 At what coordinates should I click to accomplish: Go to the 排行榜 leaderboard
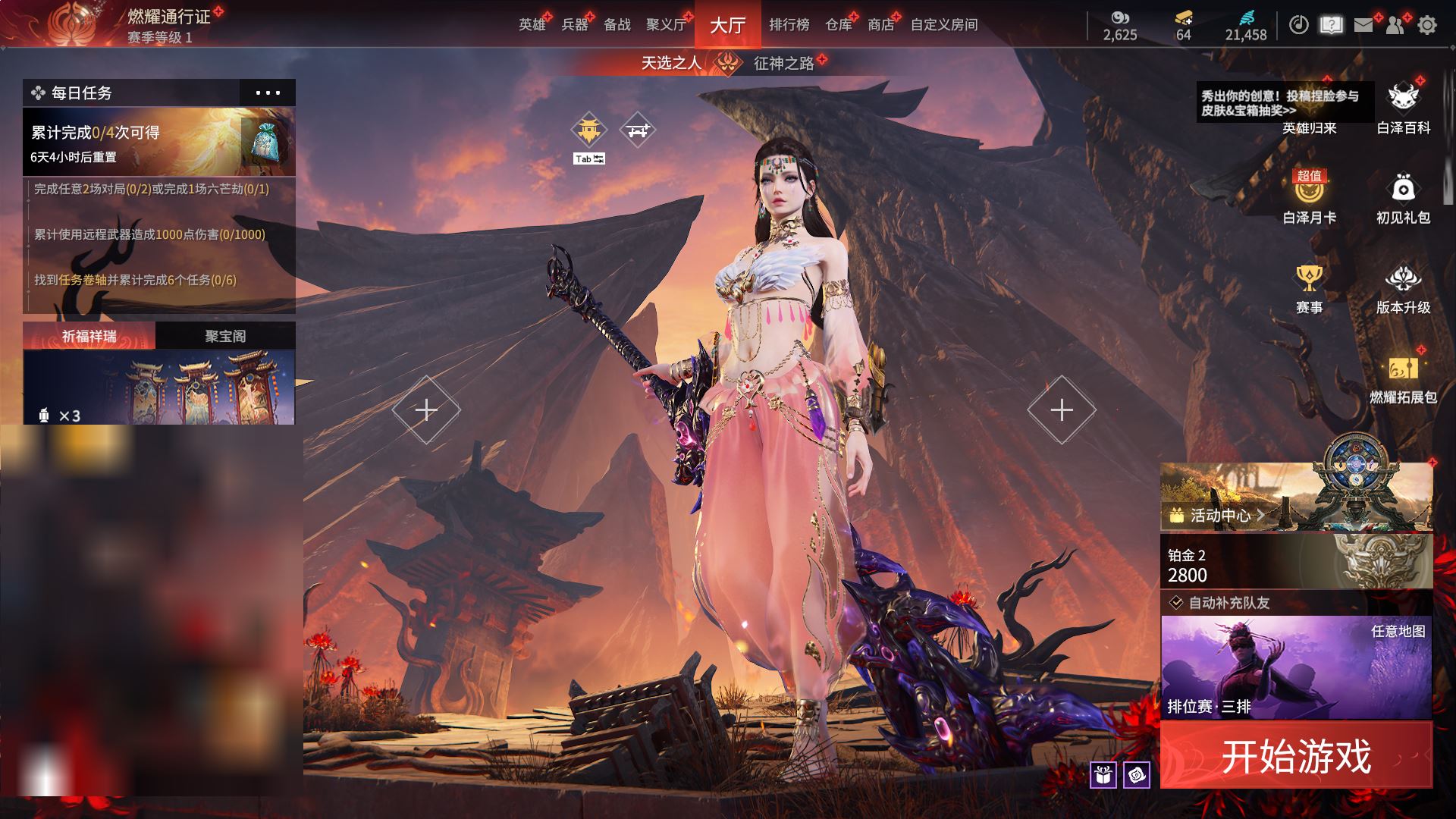click(789, 25)
